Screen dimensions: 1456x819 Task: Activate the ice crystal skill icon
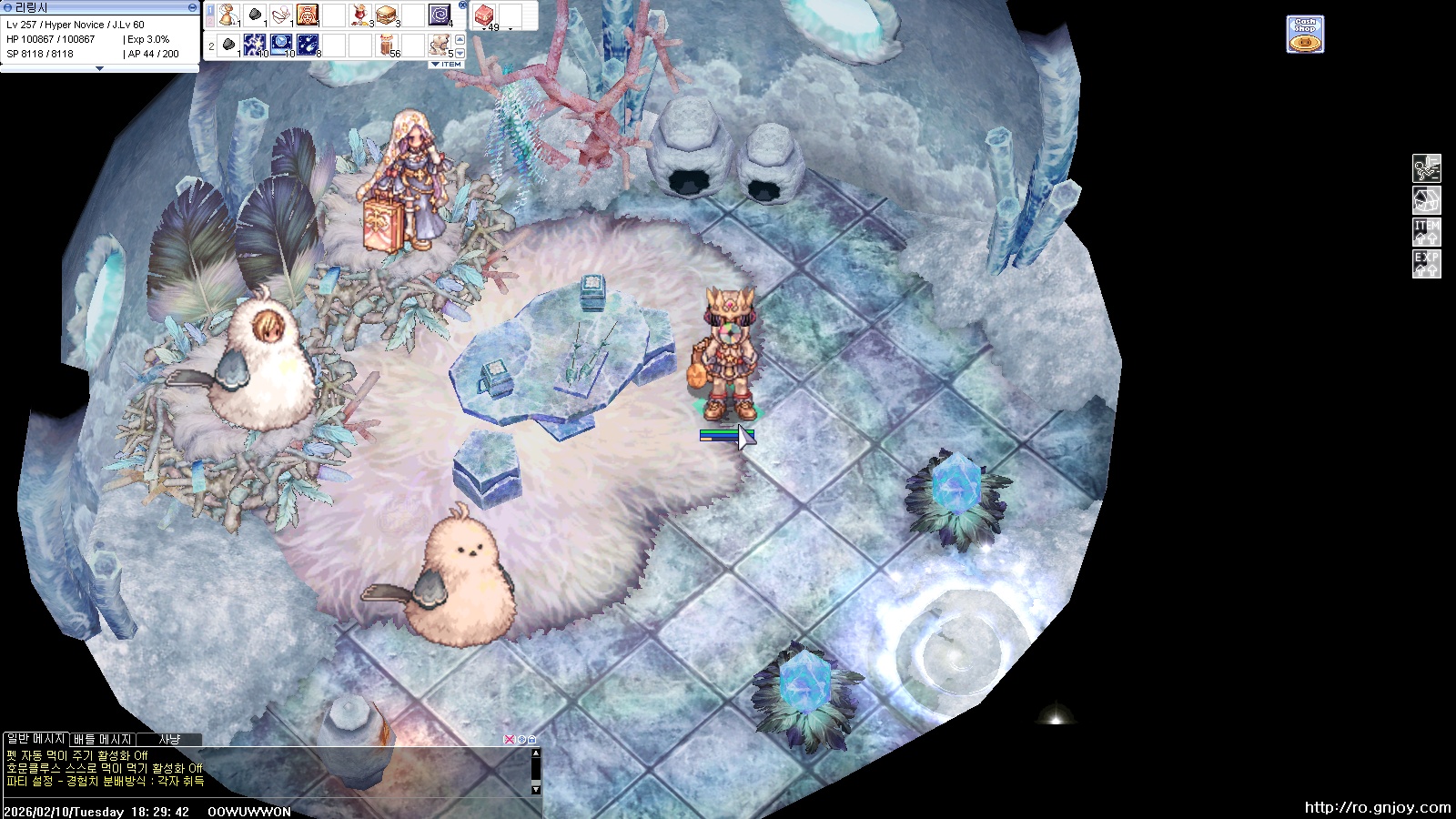280,45
